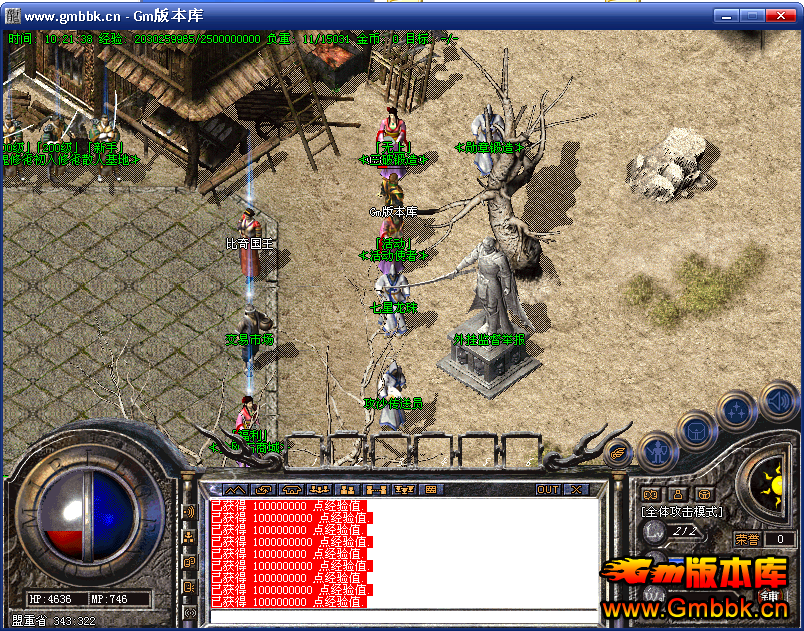Minimize the game window
The image size is (804, 631).
pyautogui.click(x=724, y=16)
